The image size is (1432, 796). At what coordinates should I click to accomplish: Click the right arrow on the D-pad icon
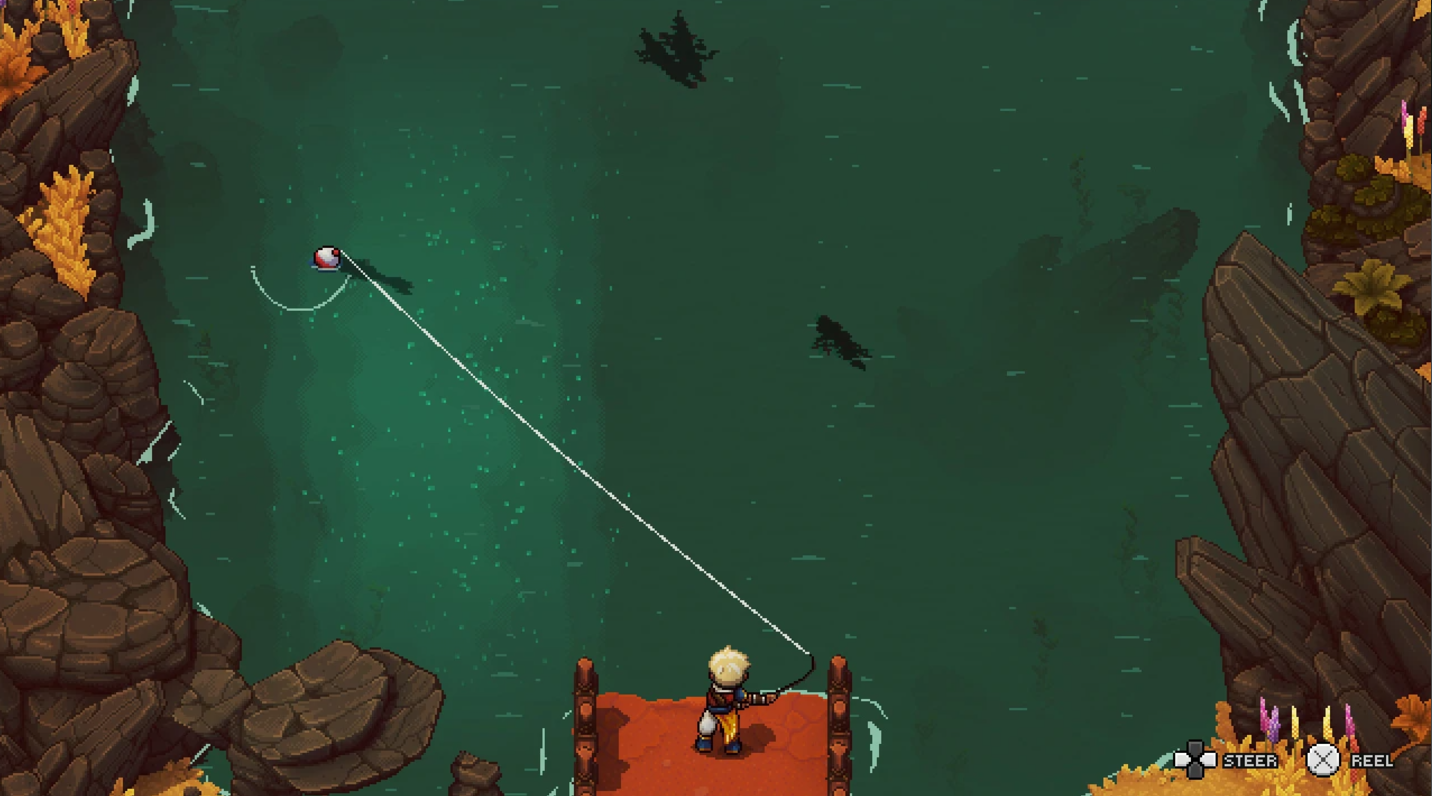click(x=1209, y=758)
